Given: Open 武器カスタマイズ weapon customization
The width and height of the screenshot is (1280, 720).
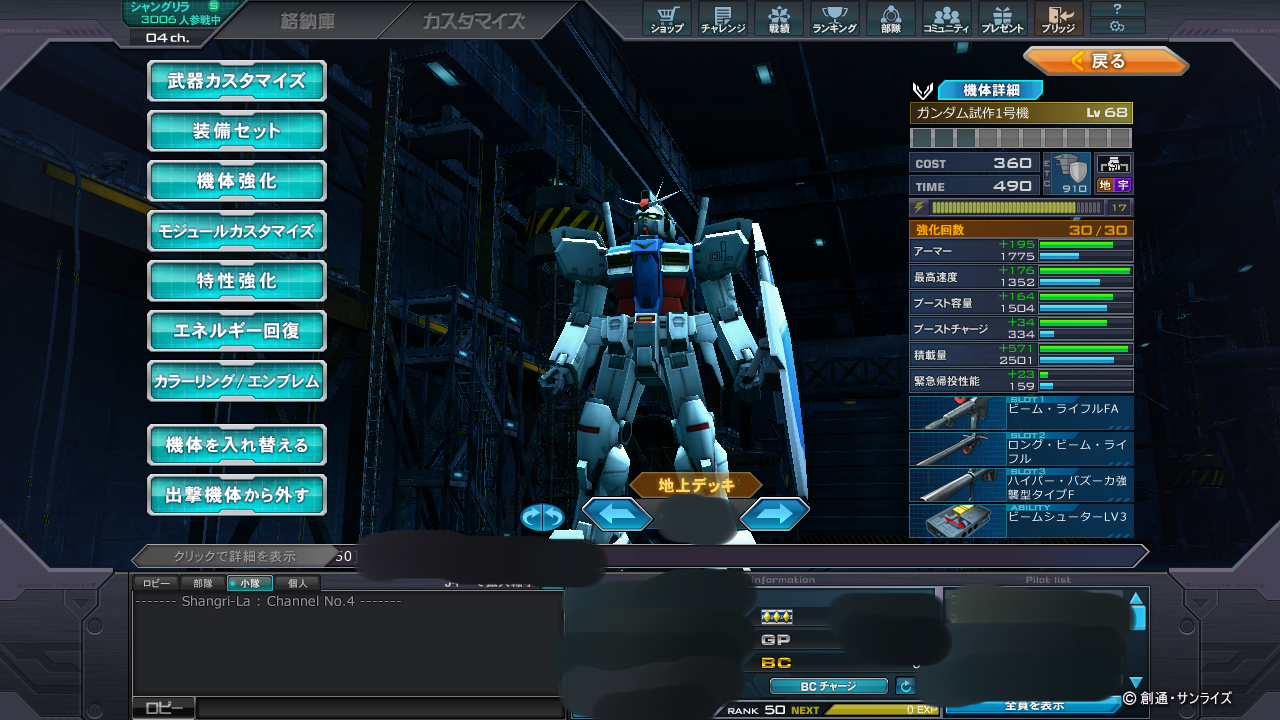Looking at the screenshot, I should [237, 81].
